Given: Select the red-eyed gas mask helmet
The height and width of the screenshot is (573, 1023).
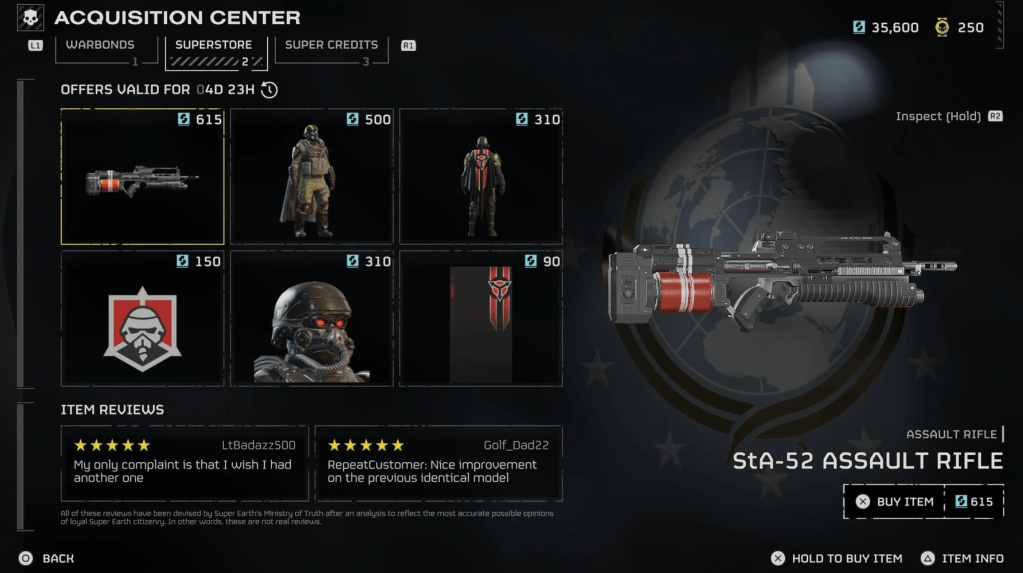Looking at the screenshot, I should (311, 319).
